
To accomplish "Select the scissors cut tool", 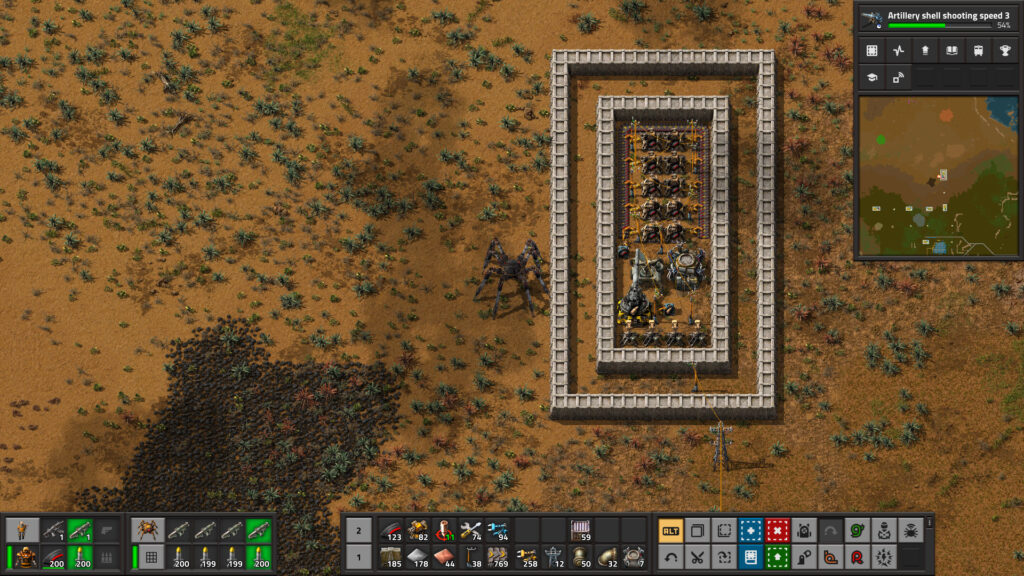I will click(697, 557).
